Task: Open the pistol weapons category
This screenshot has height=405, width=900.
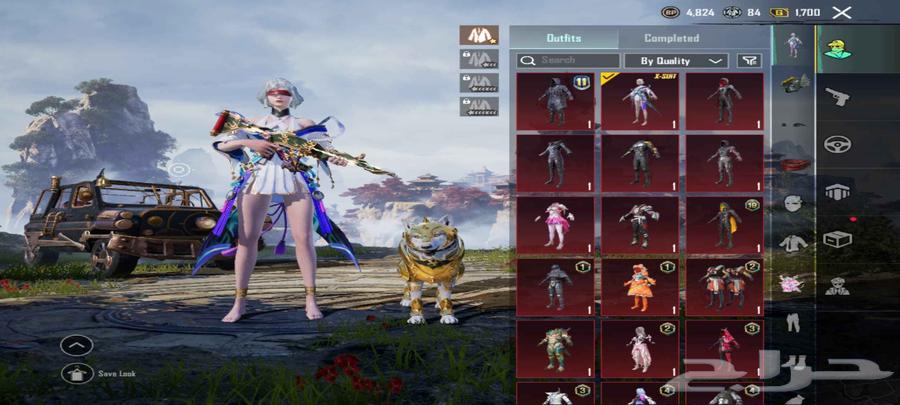Action: pos(837,96)
